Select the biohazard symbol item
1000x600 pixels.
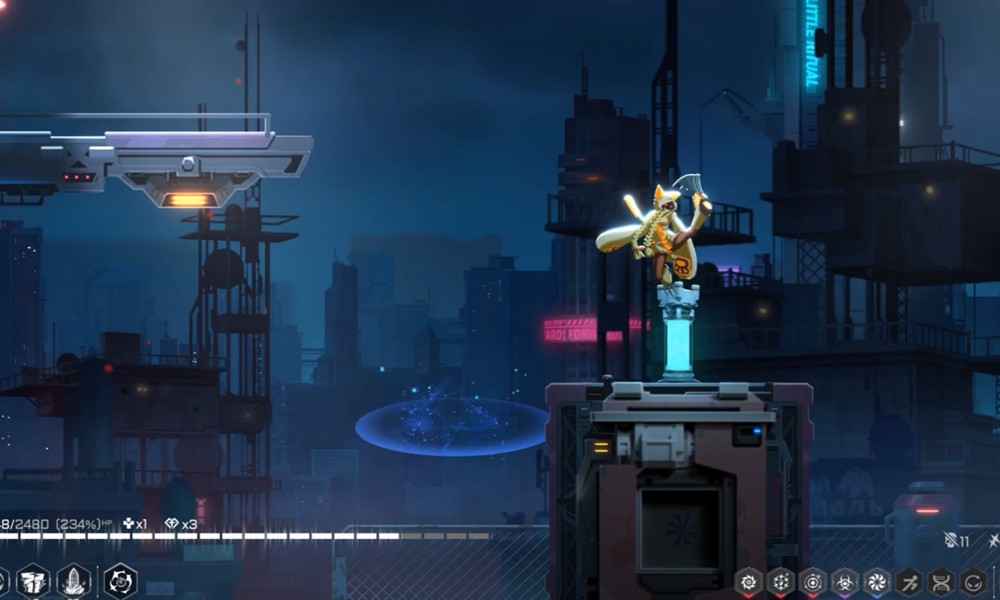[845, 581]
